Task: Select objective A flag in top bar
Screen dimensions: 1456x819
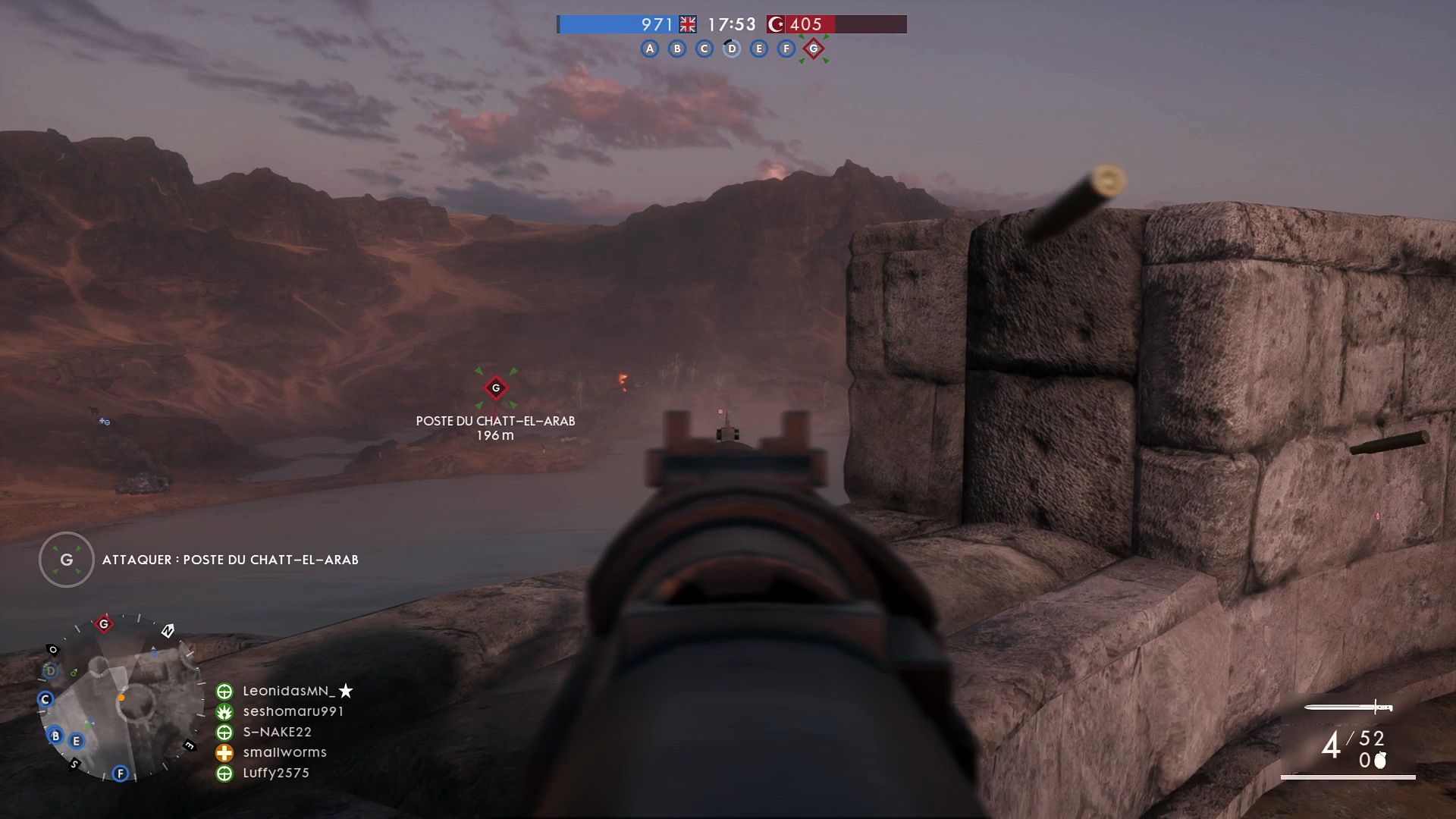Action: click(x=650, y=49)
